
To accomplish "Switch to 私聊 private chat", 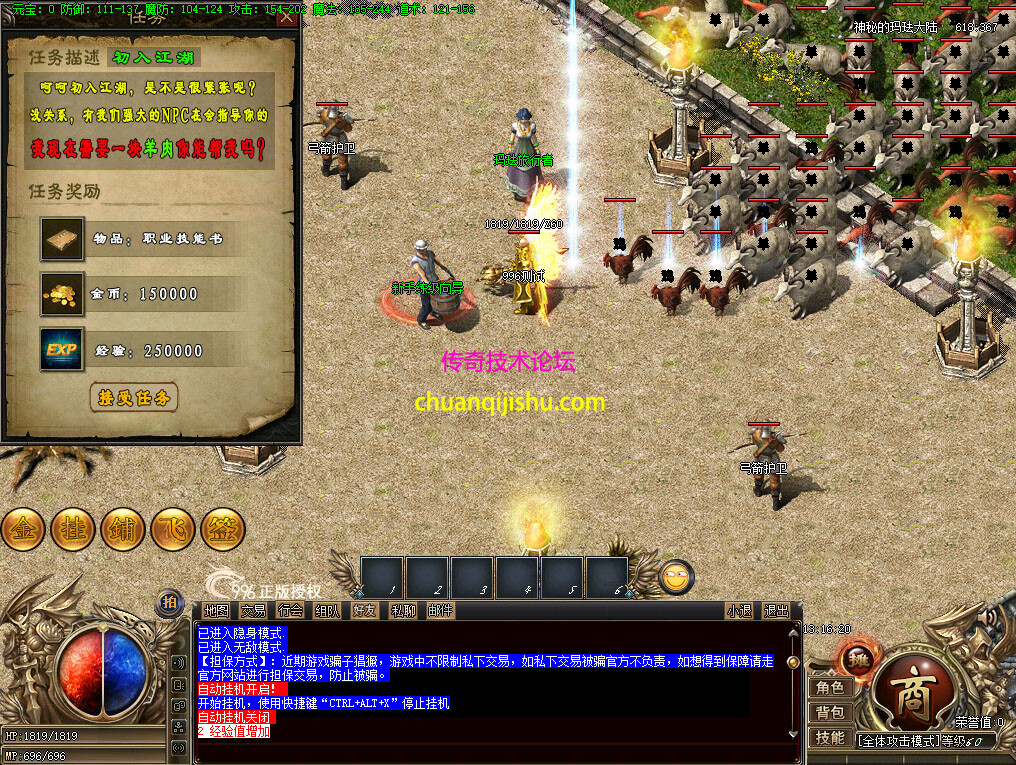I will 403,610.
